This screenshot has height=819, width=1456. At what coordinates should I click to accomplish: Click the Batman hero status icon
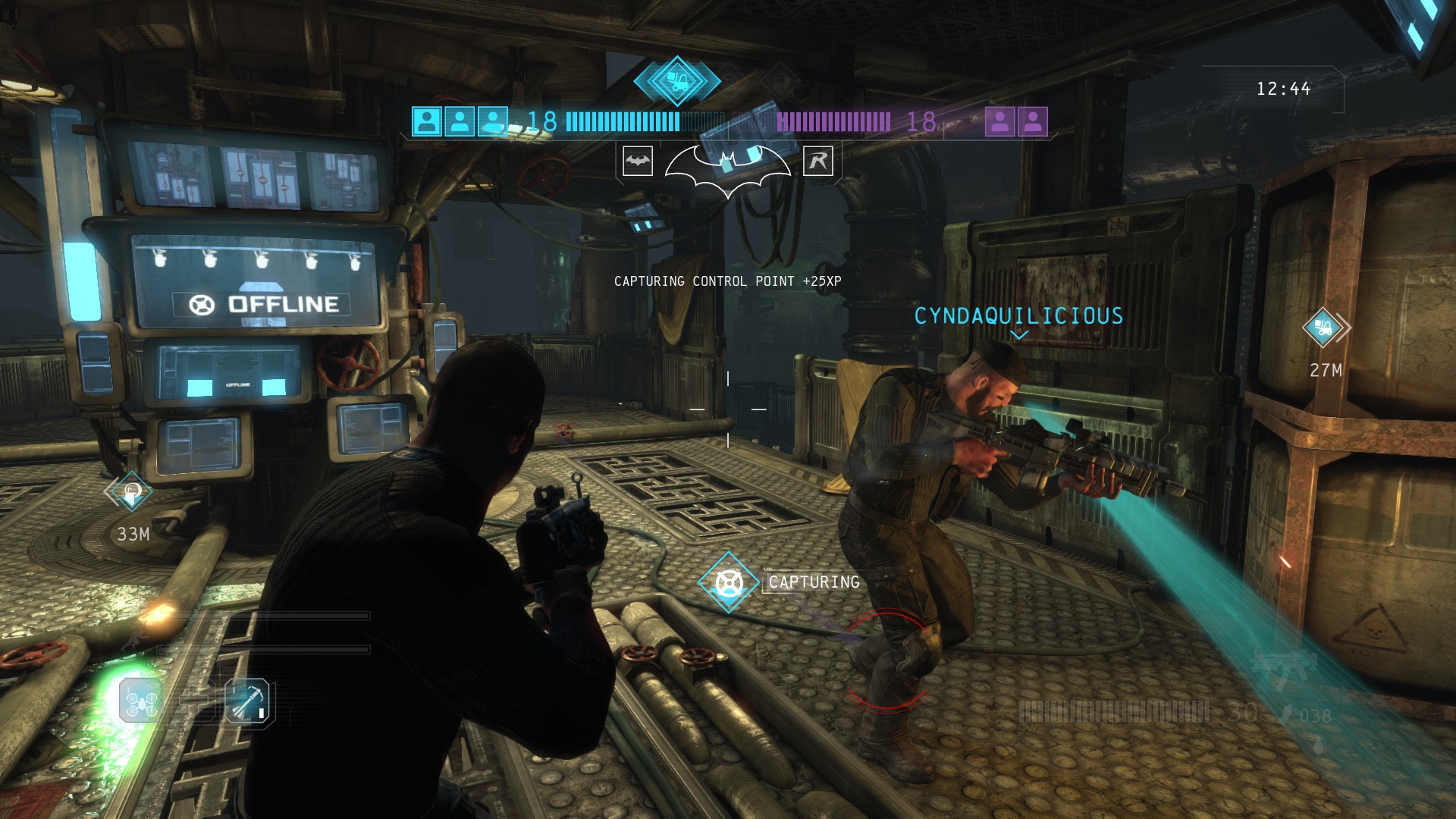point(638,161)
